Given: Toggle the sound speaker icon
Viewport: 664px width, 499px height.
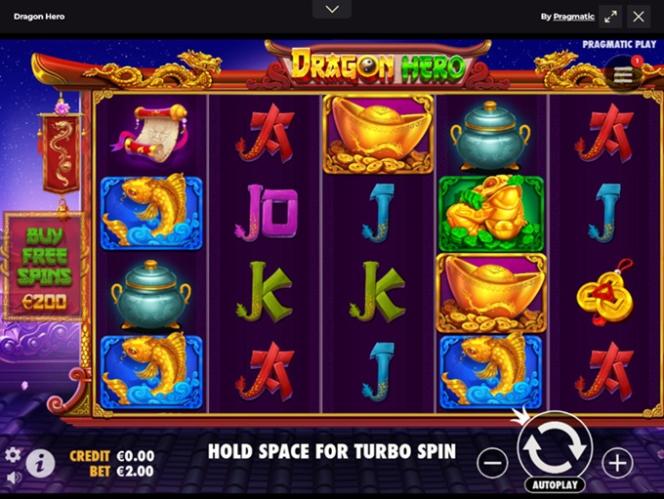Looking at the screenshot, I should tap(13, 477).
